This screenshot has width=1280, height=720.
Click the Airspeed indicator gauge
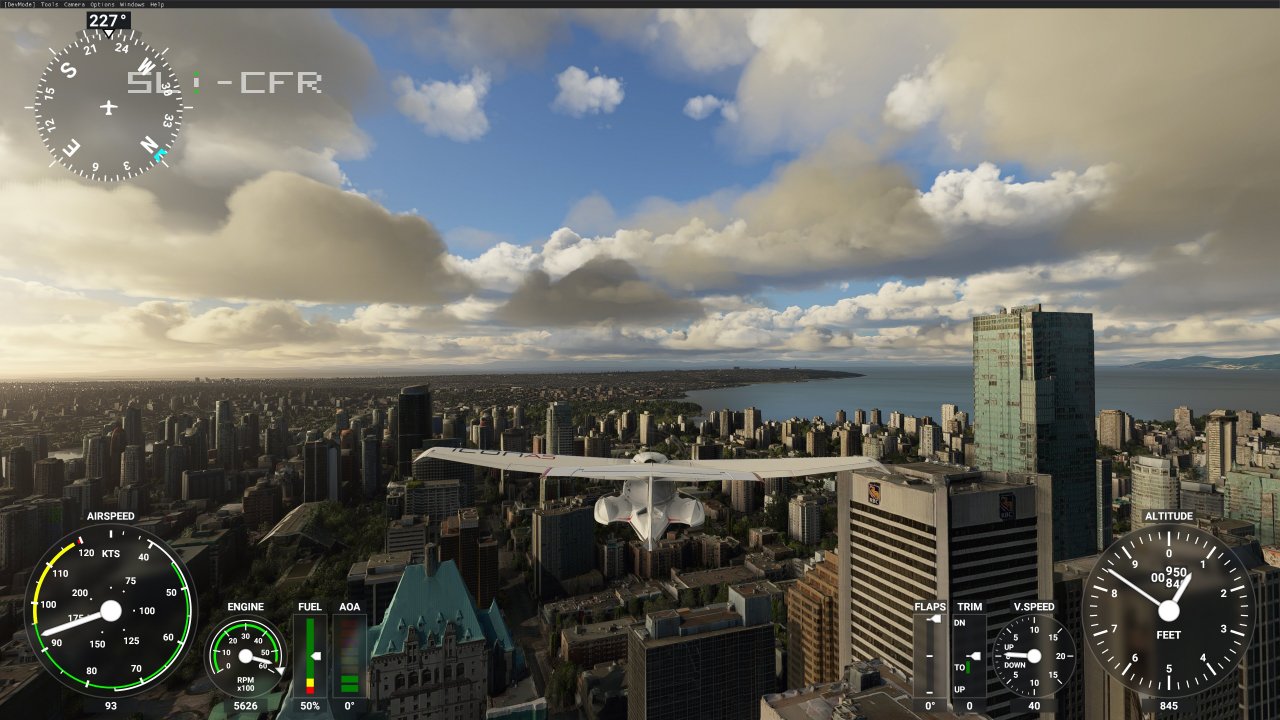point(110,608)
